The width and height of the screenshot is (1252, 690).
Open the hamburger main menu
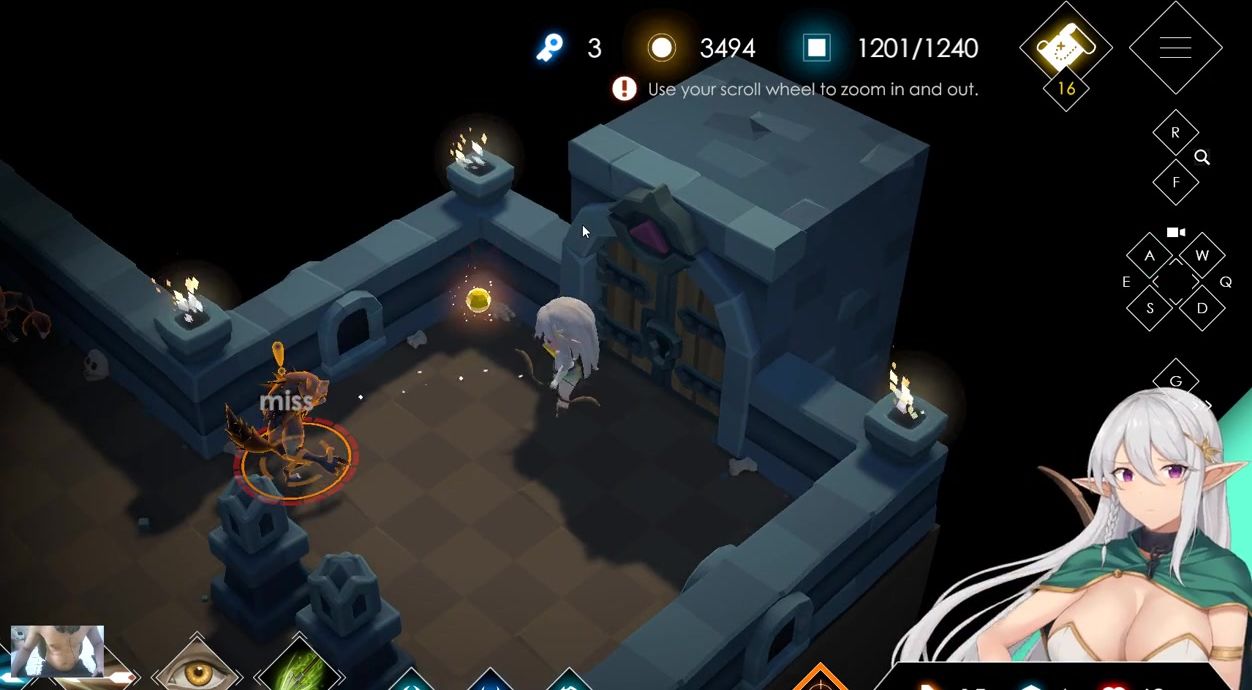coord(1175,47)
